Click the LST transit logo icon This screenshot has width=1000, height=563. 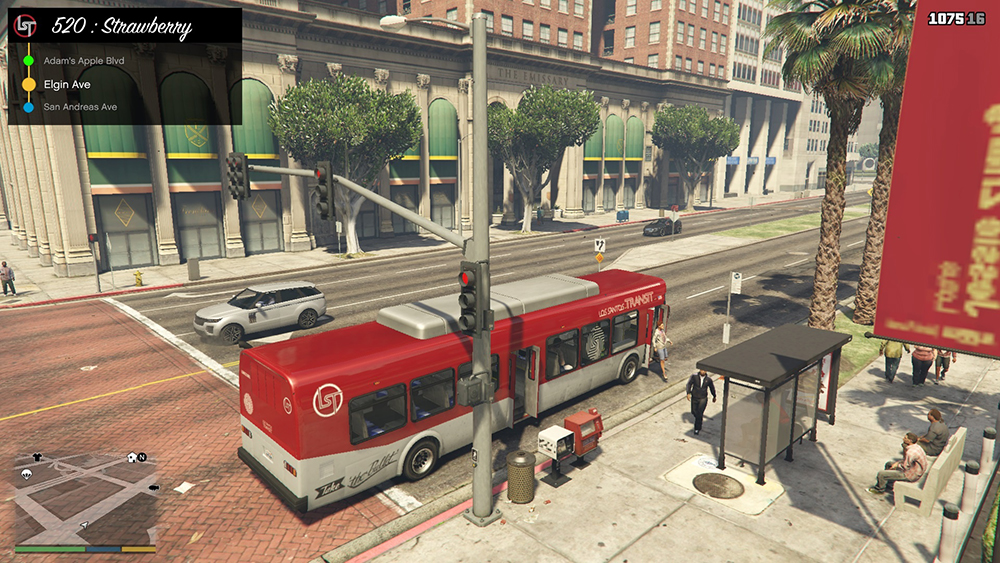tap(27, 26)
